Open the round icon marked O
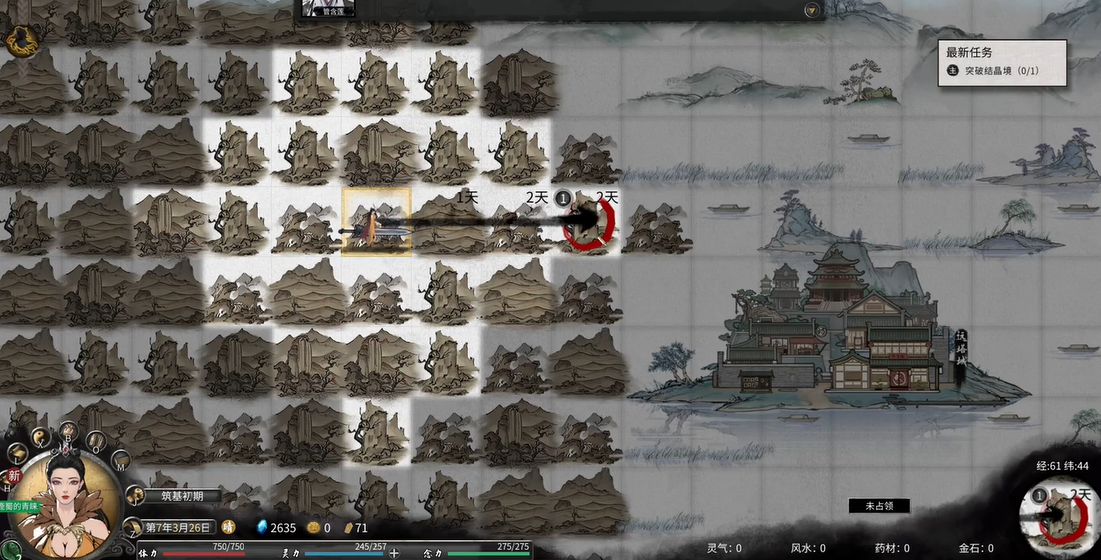Viewport: 1101px width, 560px height. pyautogui.click(x=97, y=438)
